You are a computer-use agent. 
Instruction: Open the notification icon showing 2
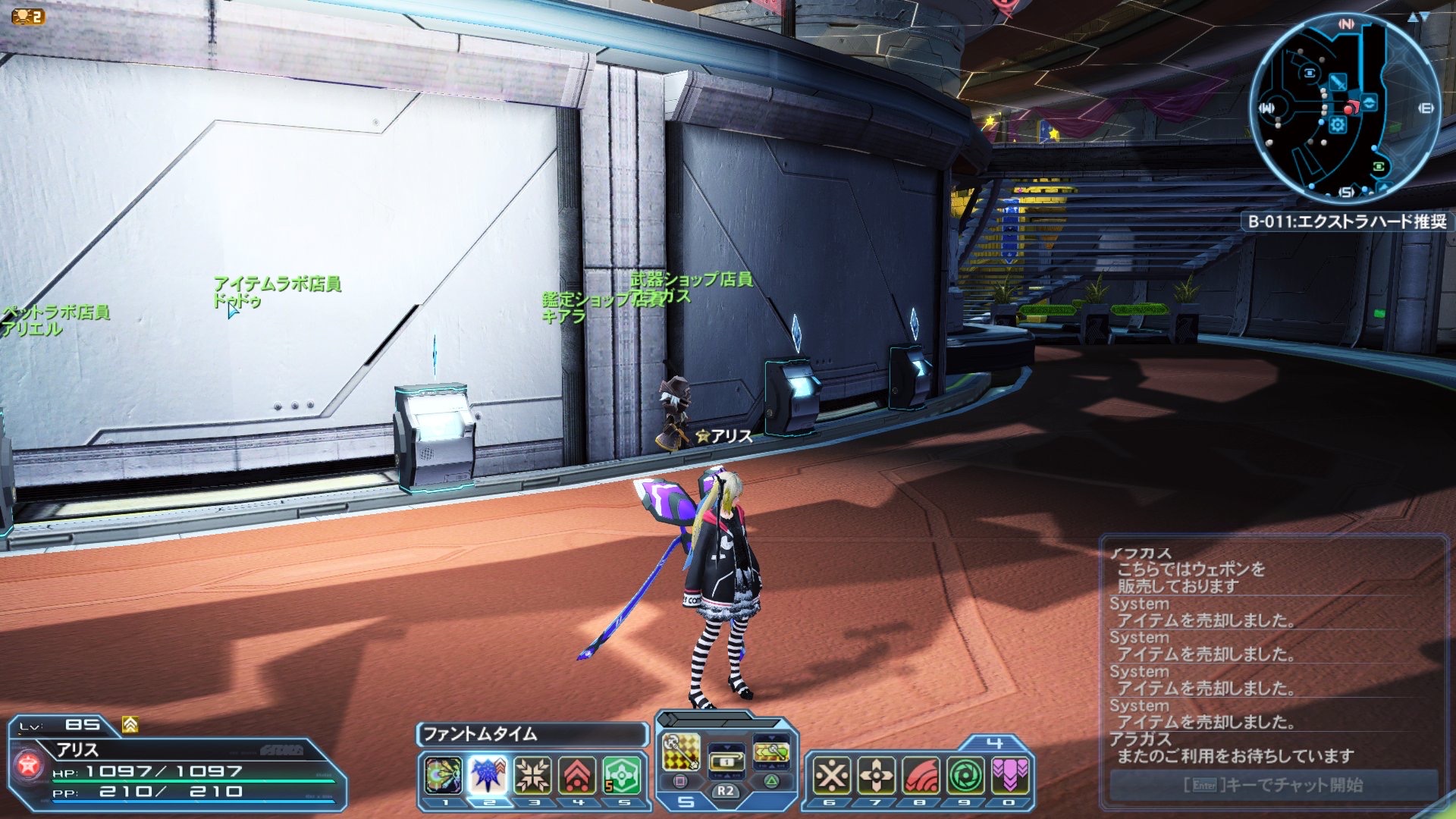point(28,16)
